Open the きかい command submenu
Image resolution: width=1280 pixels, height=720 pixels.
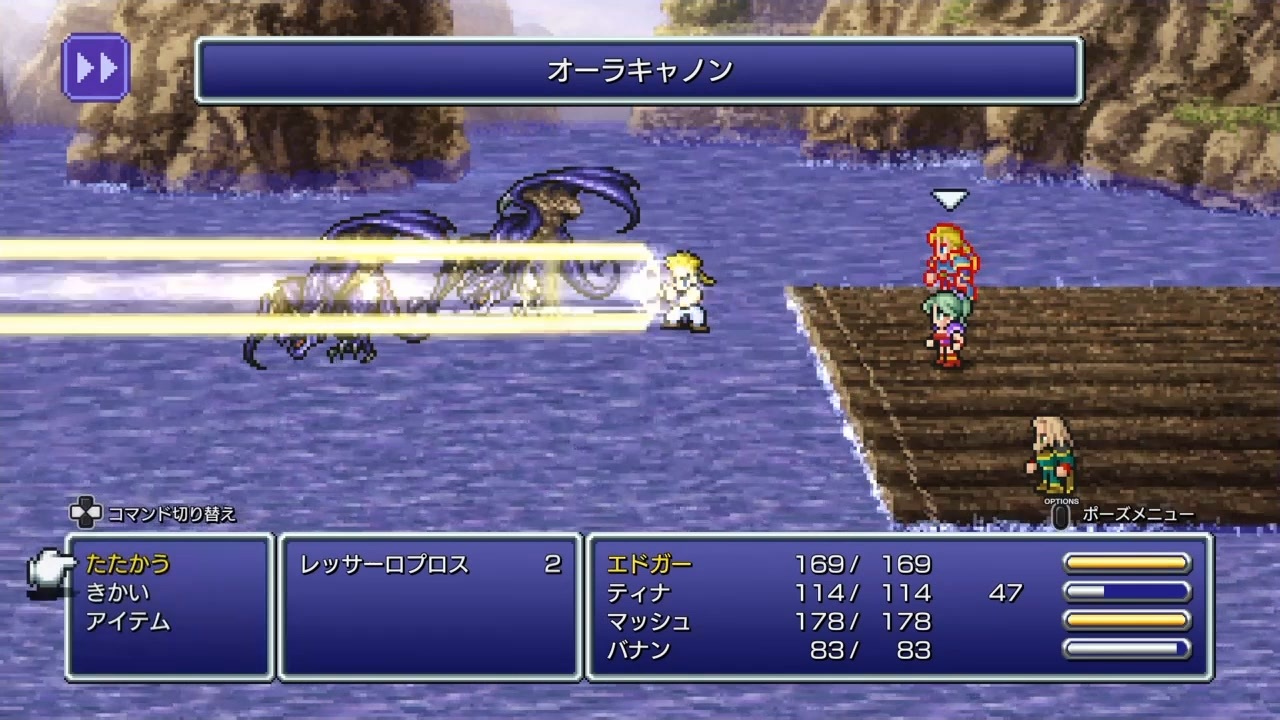120,592
